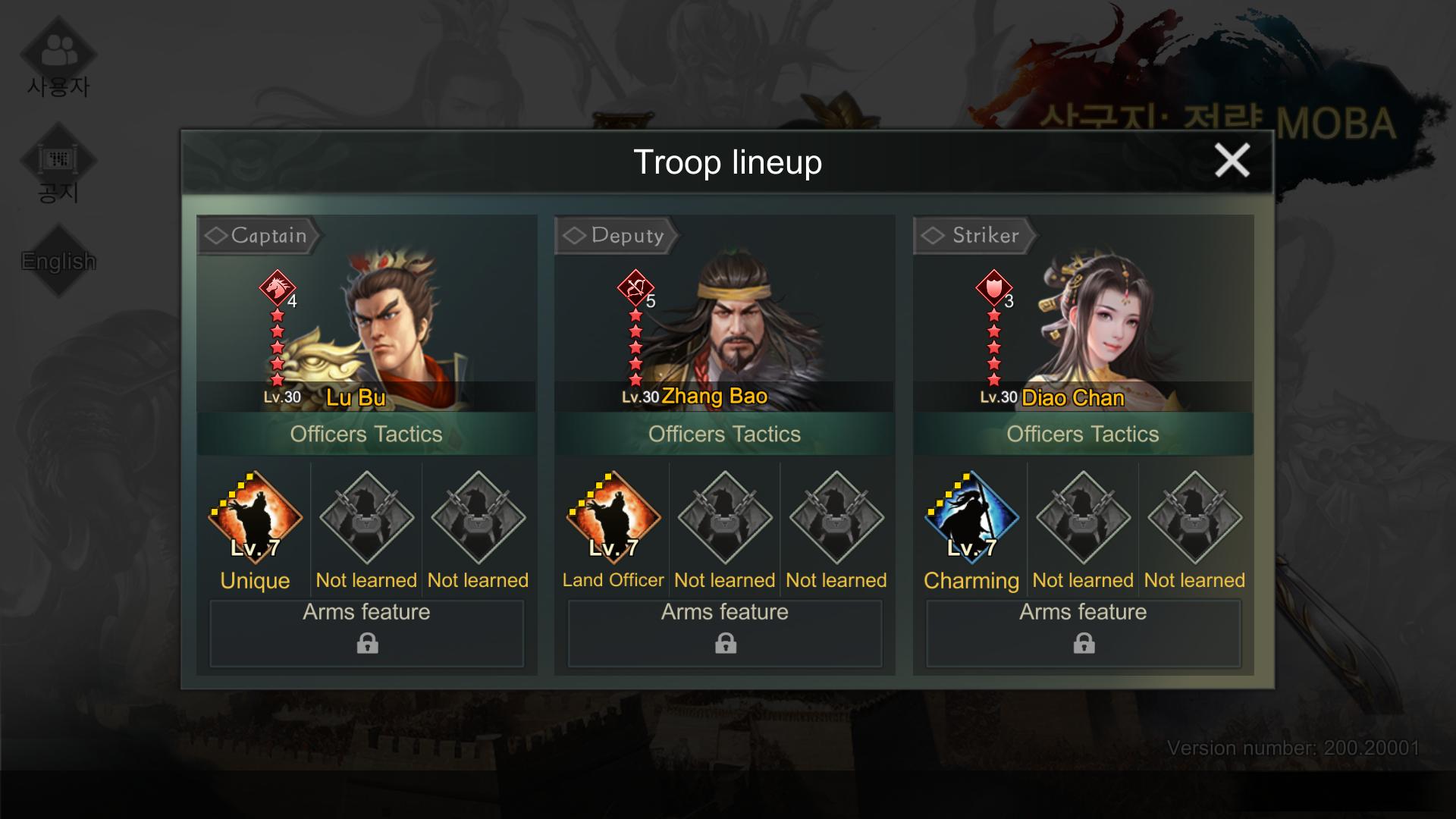The image size is (1456, 819).
Task: Inspect Diao Chan's Charming tactic
Action: 971,518
